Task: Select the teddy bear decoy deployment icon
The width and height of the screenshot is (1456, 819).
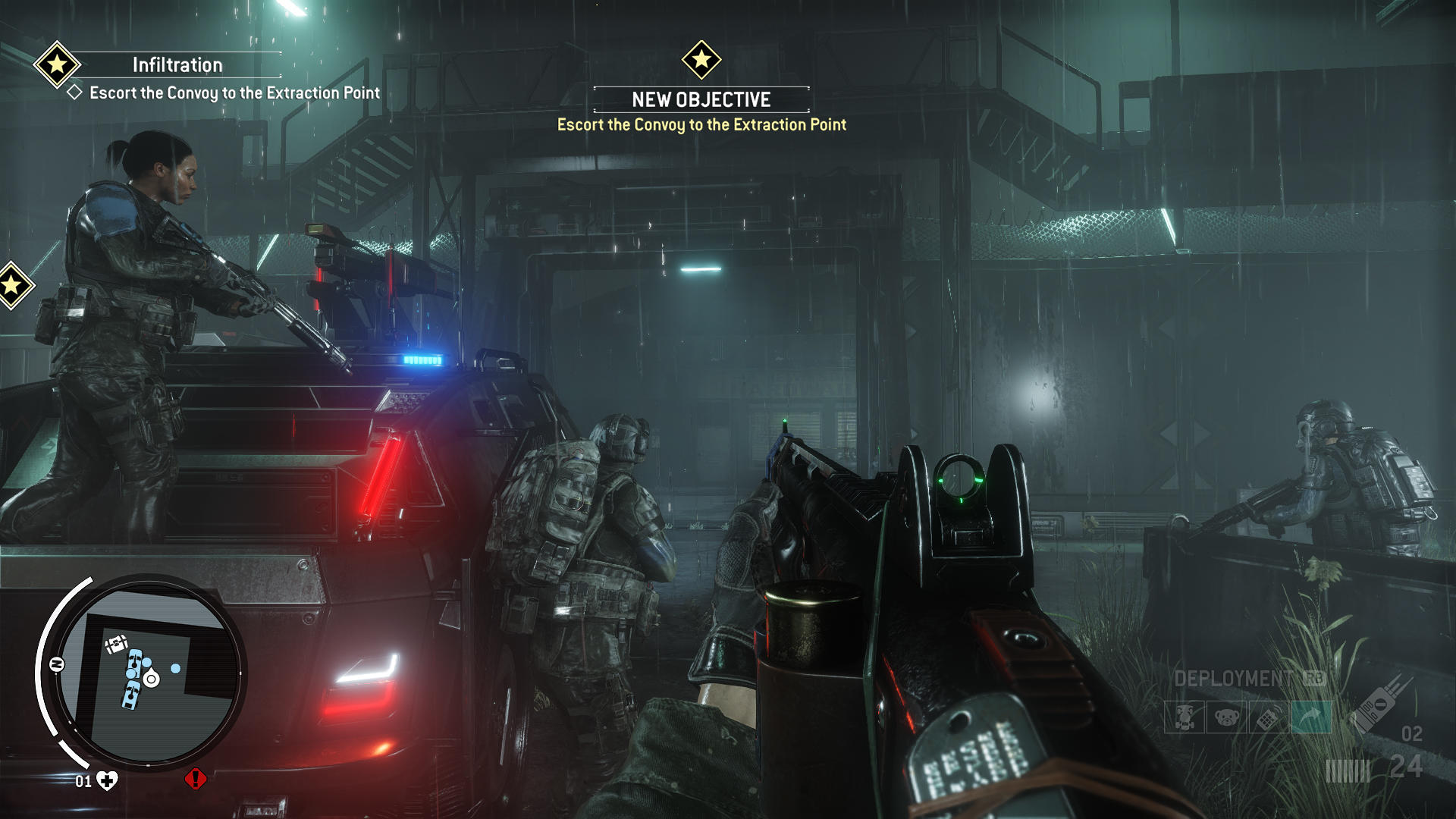Action: [1227, 717]
